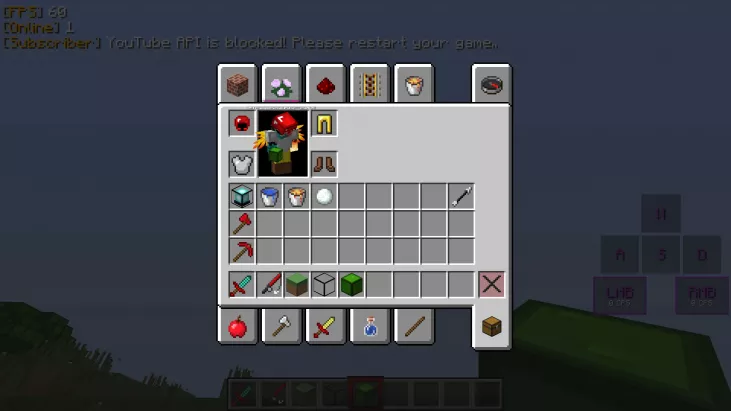Screen dimensions: 731x411
Task: Pick up the golden leggings armor
Action: click(x=324, y=124)
